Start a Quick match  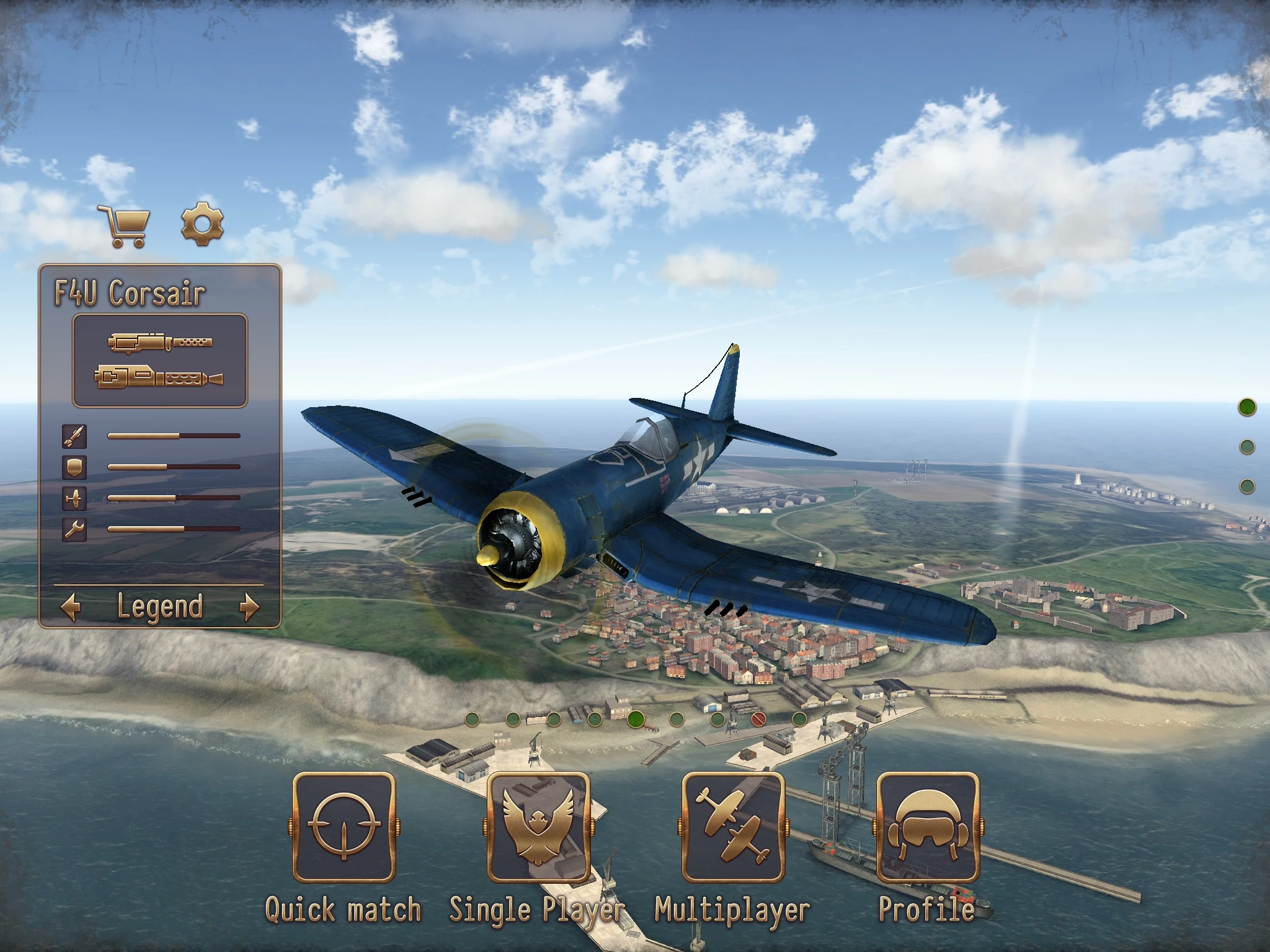(x=344, y=828)
